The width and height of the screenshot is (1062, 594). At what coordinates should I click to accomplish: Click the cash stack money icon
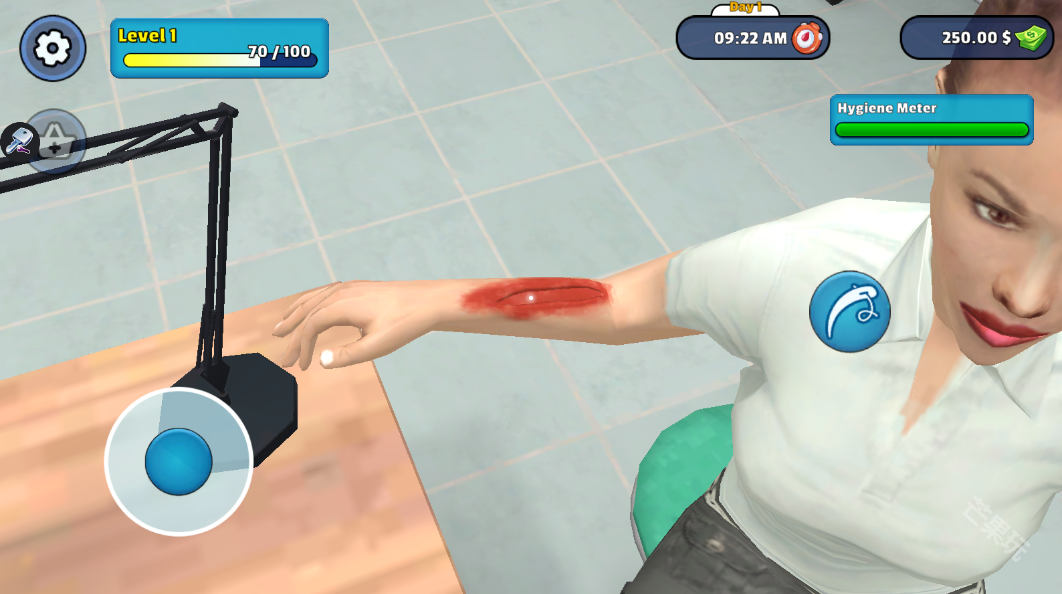tap(1031, 38)
